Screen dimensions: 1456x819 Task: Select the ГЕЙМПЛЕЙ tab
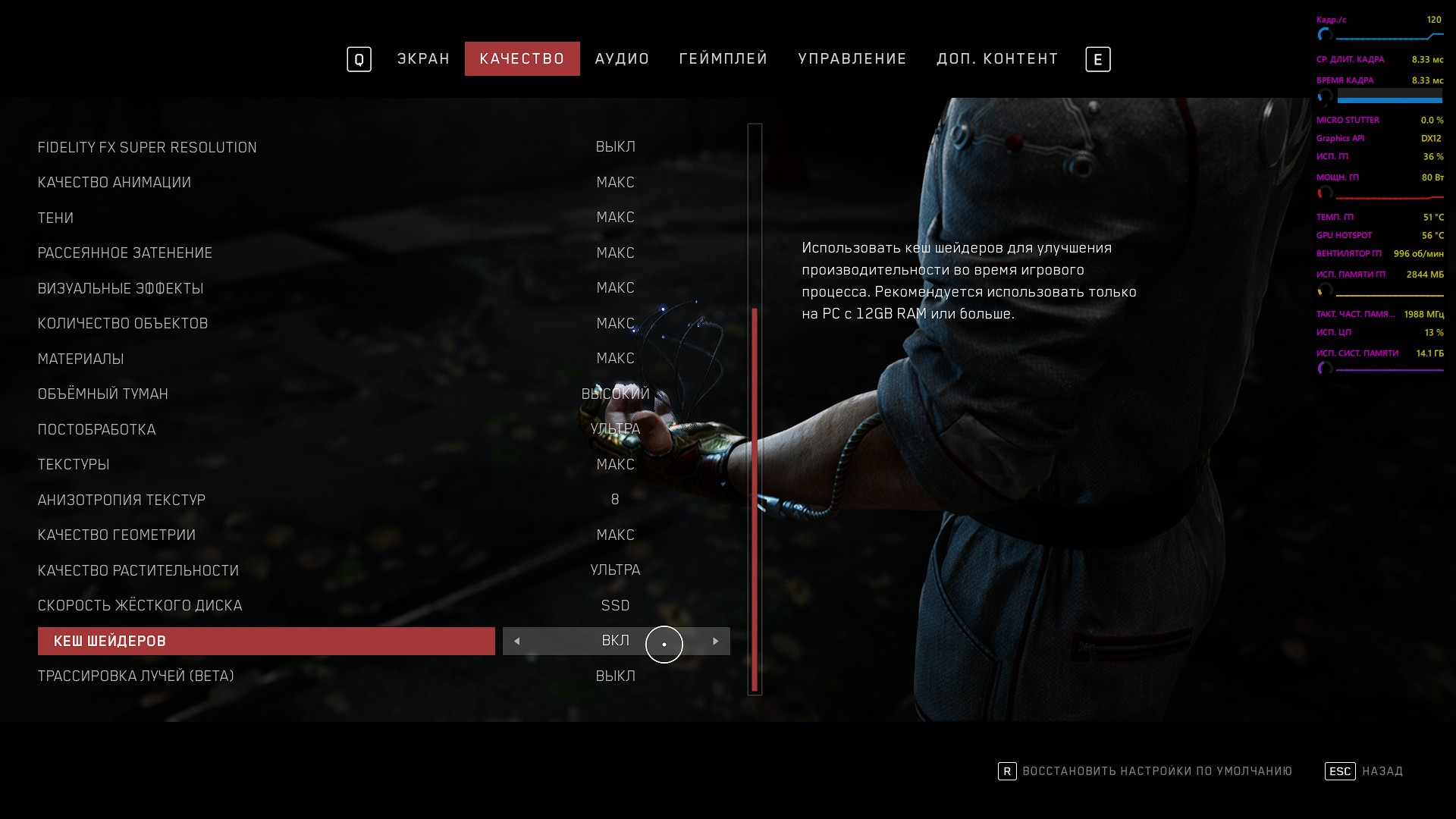tap(723, 59)
